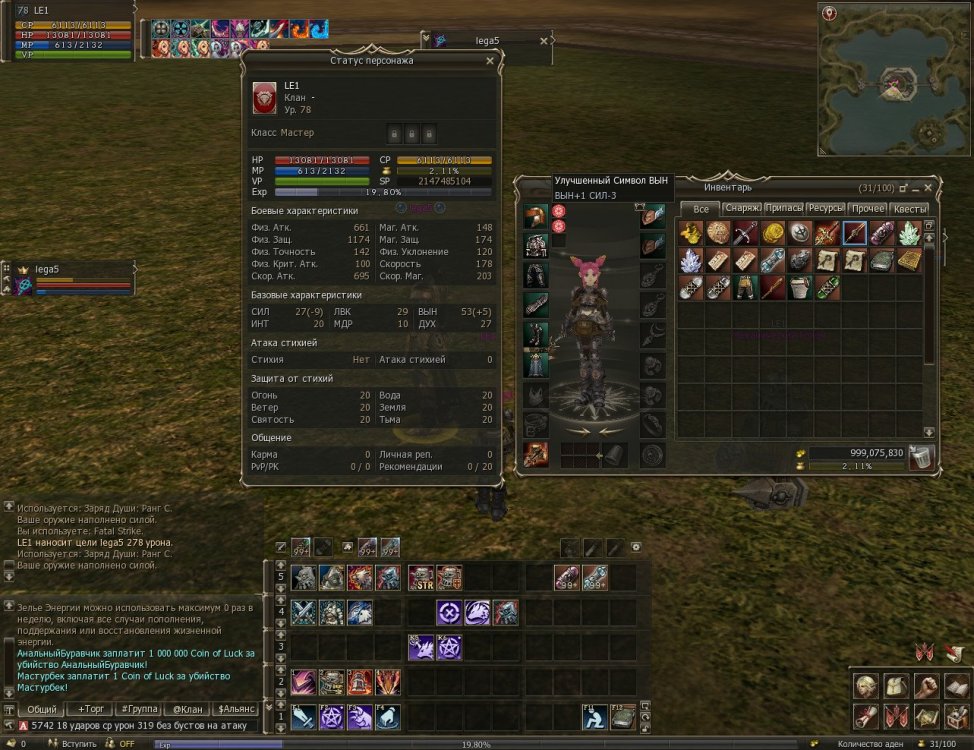Screen dimensions: 974x750
Task: Open the Общий chat tab
Action: pos(41,708)
